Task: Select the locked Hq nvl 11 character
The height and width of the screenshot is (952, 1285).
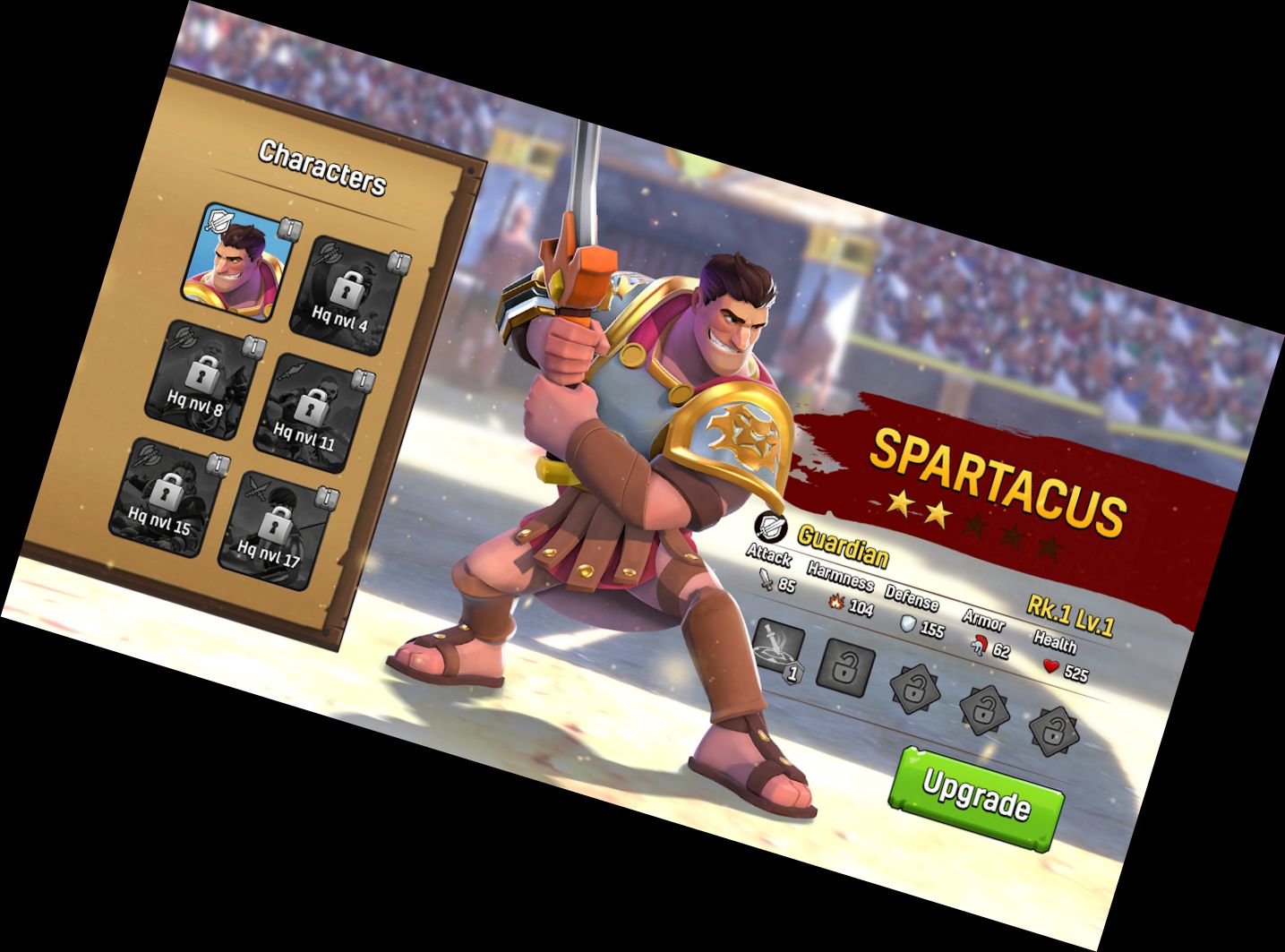Action: click(x=310, y=403)
